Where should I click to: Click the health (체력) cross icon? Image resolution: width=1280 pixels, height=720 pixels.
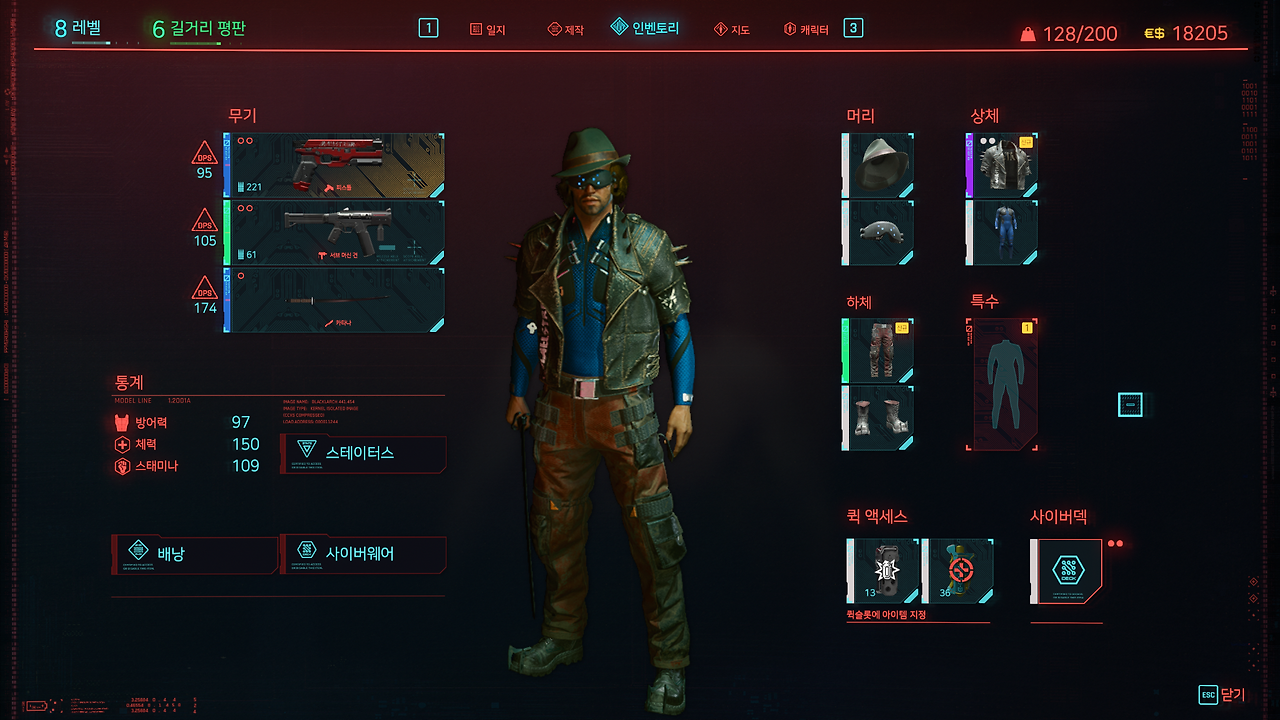pos(125,443)
